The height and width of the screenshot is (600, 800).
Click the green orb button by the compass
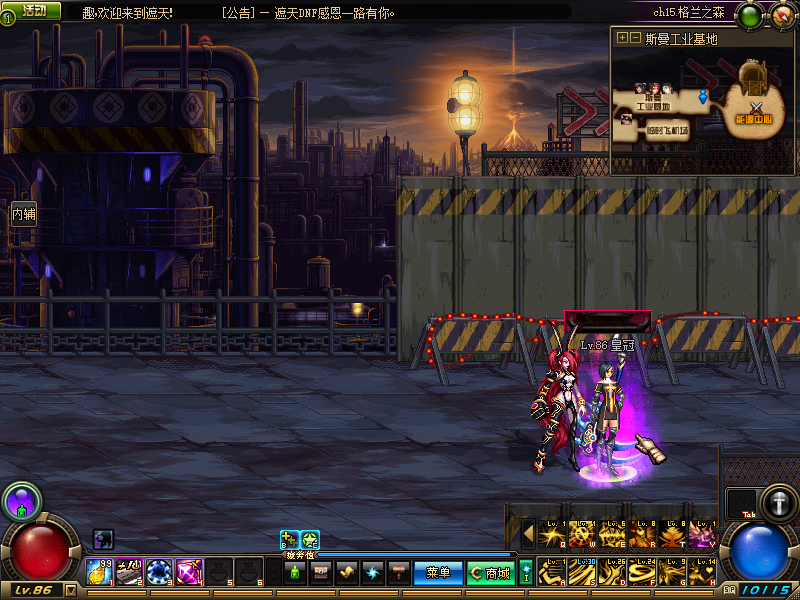749,15
